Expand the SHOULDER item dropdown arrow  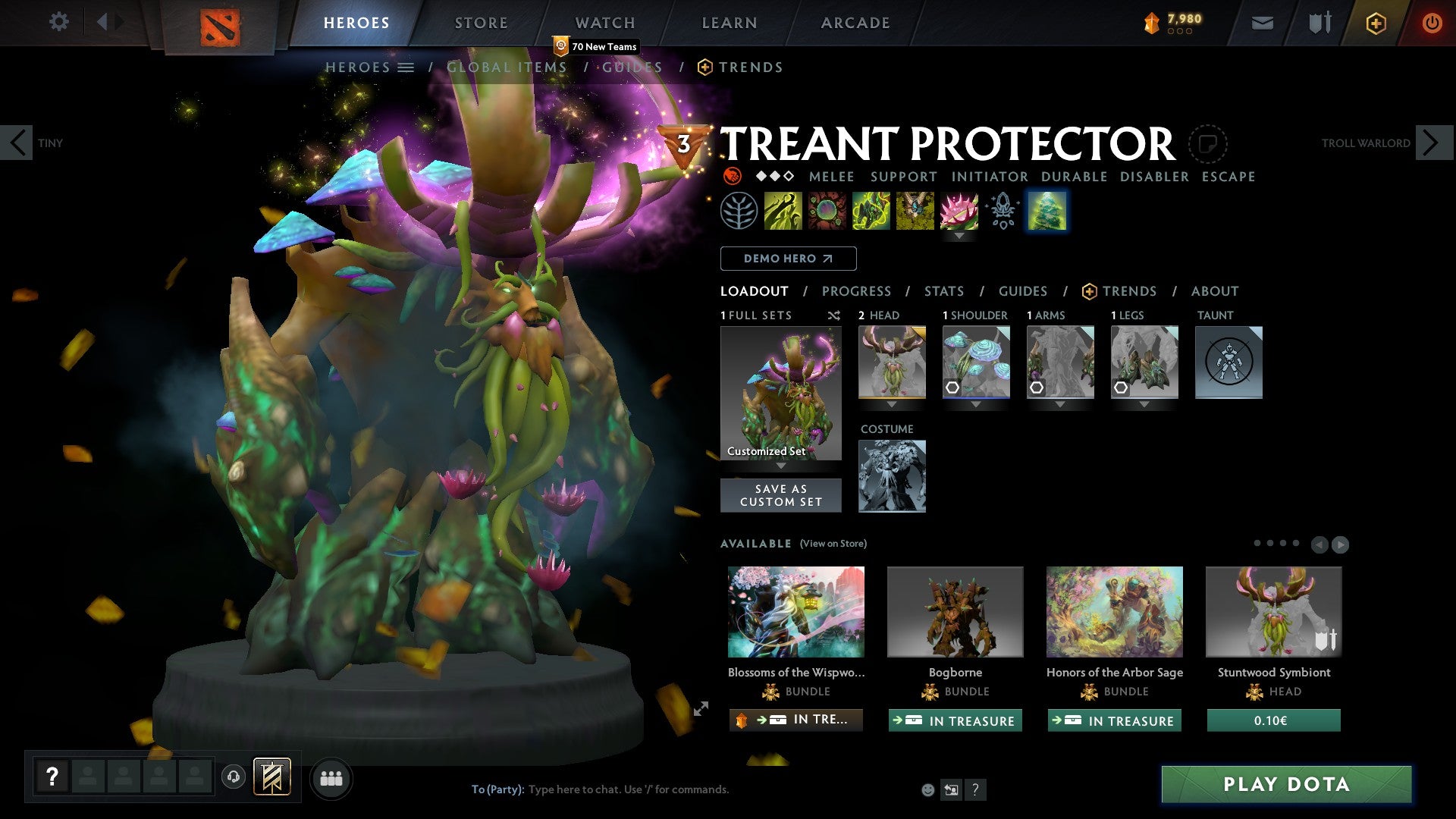click(x=975, y=405)
